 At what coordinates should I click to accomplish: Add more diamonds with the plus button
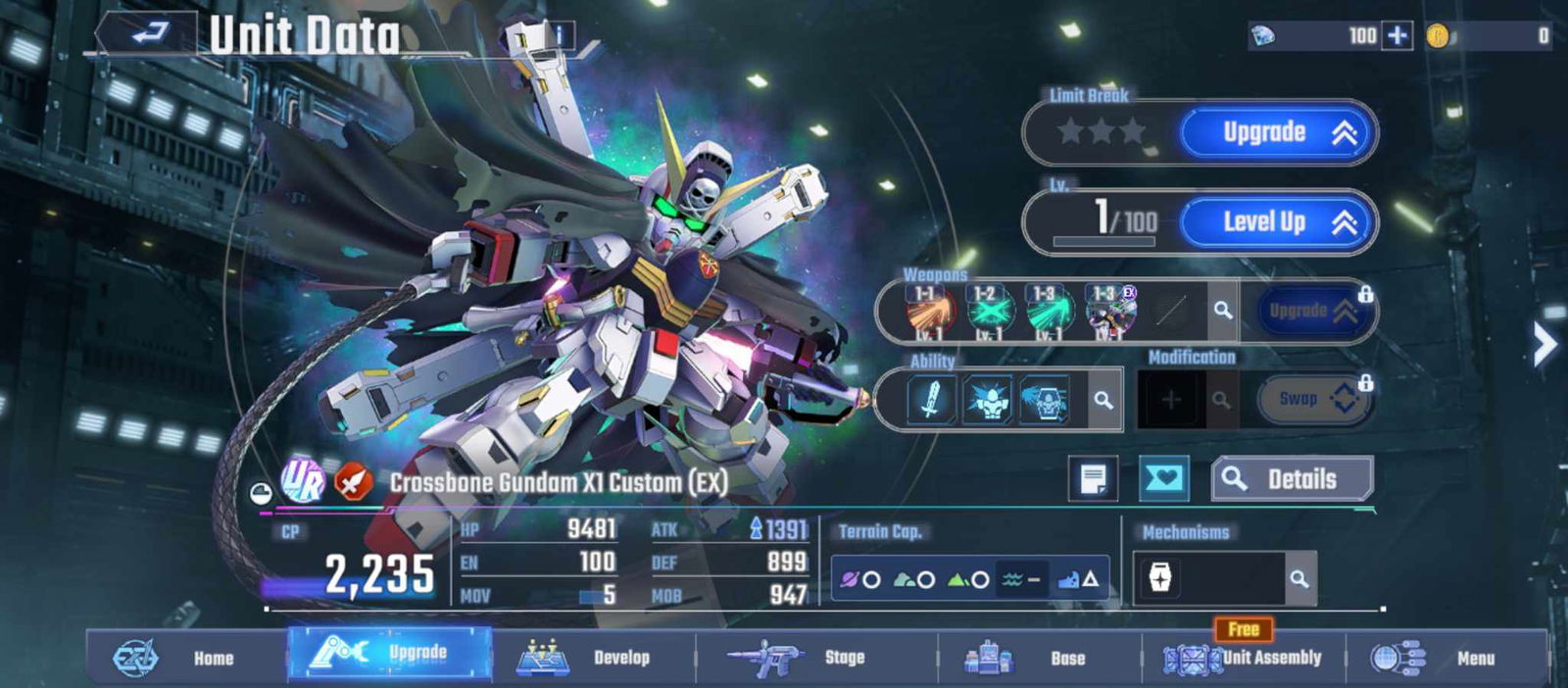coord(1397,36)
